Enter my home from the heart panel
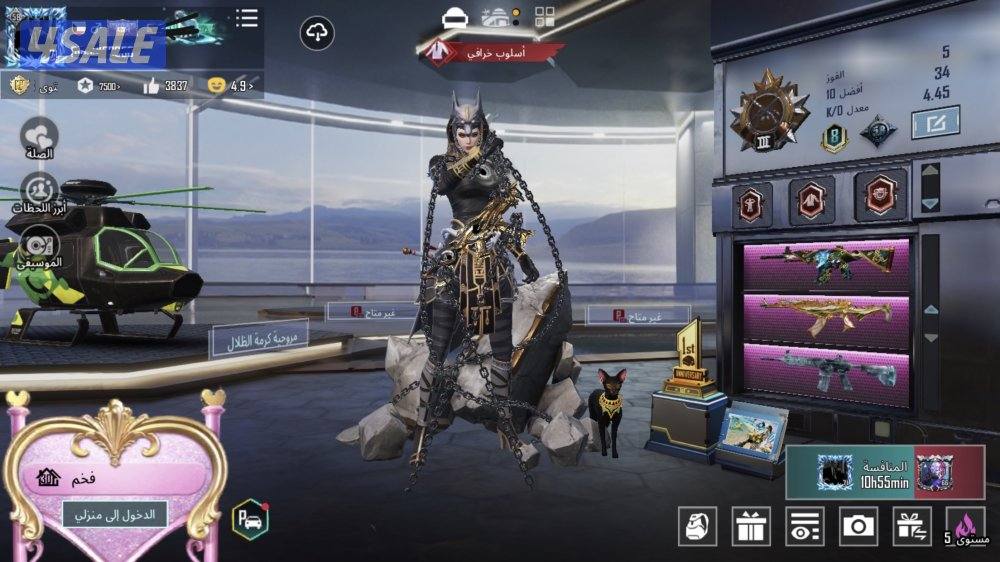The width and height of the screenshot is (1000, 562). click(115, 514)
